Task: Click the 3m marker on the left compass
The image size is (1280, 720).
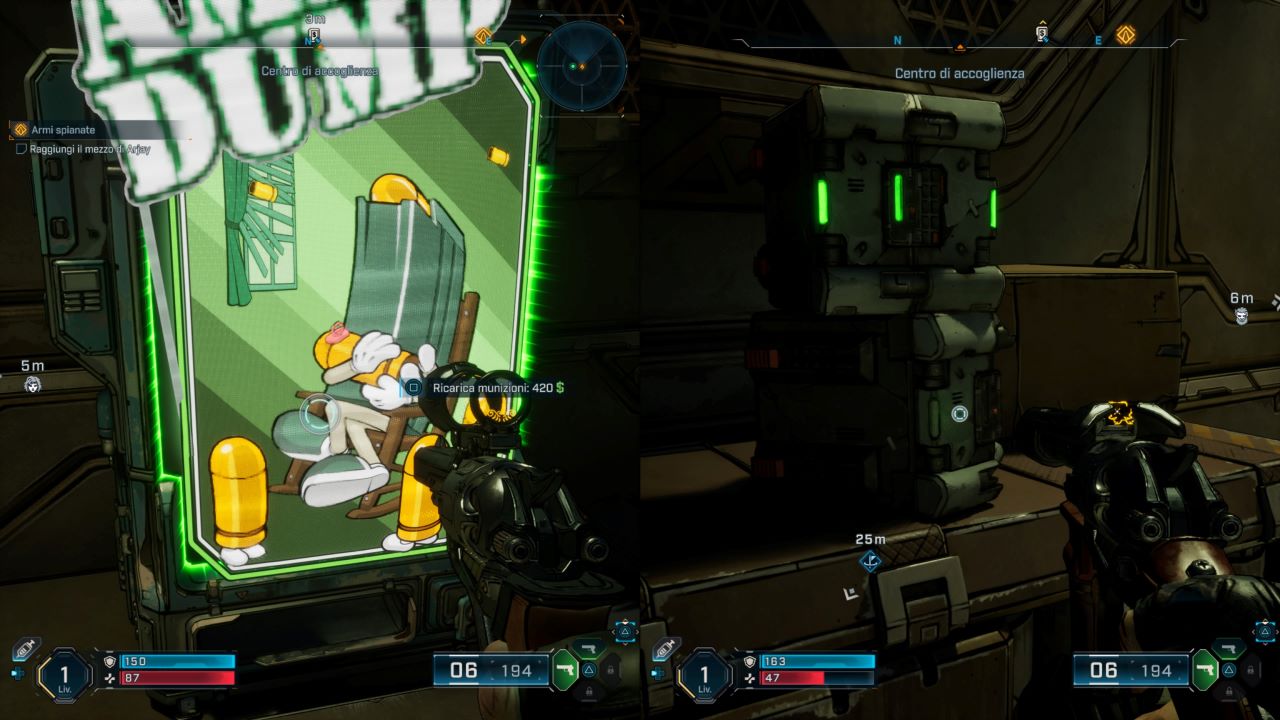Action: point(314,36)
